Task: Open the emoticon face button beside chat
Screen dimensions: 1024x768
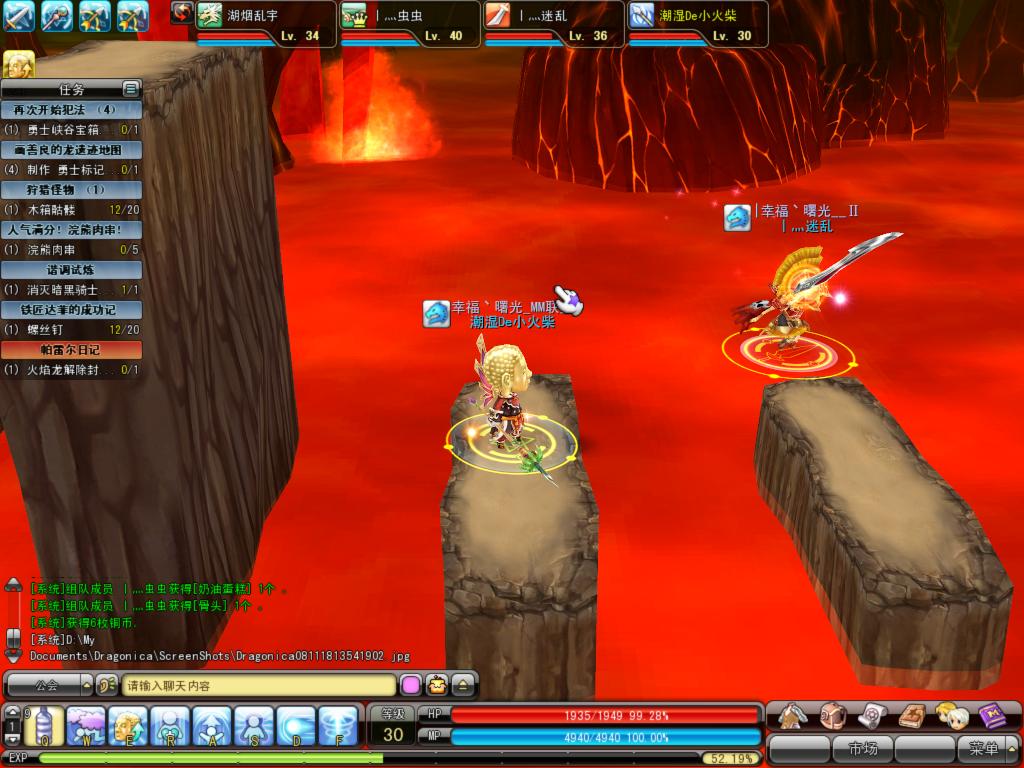Action: pos(437,686)
